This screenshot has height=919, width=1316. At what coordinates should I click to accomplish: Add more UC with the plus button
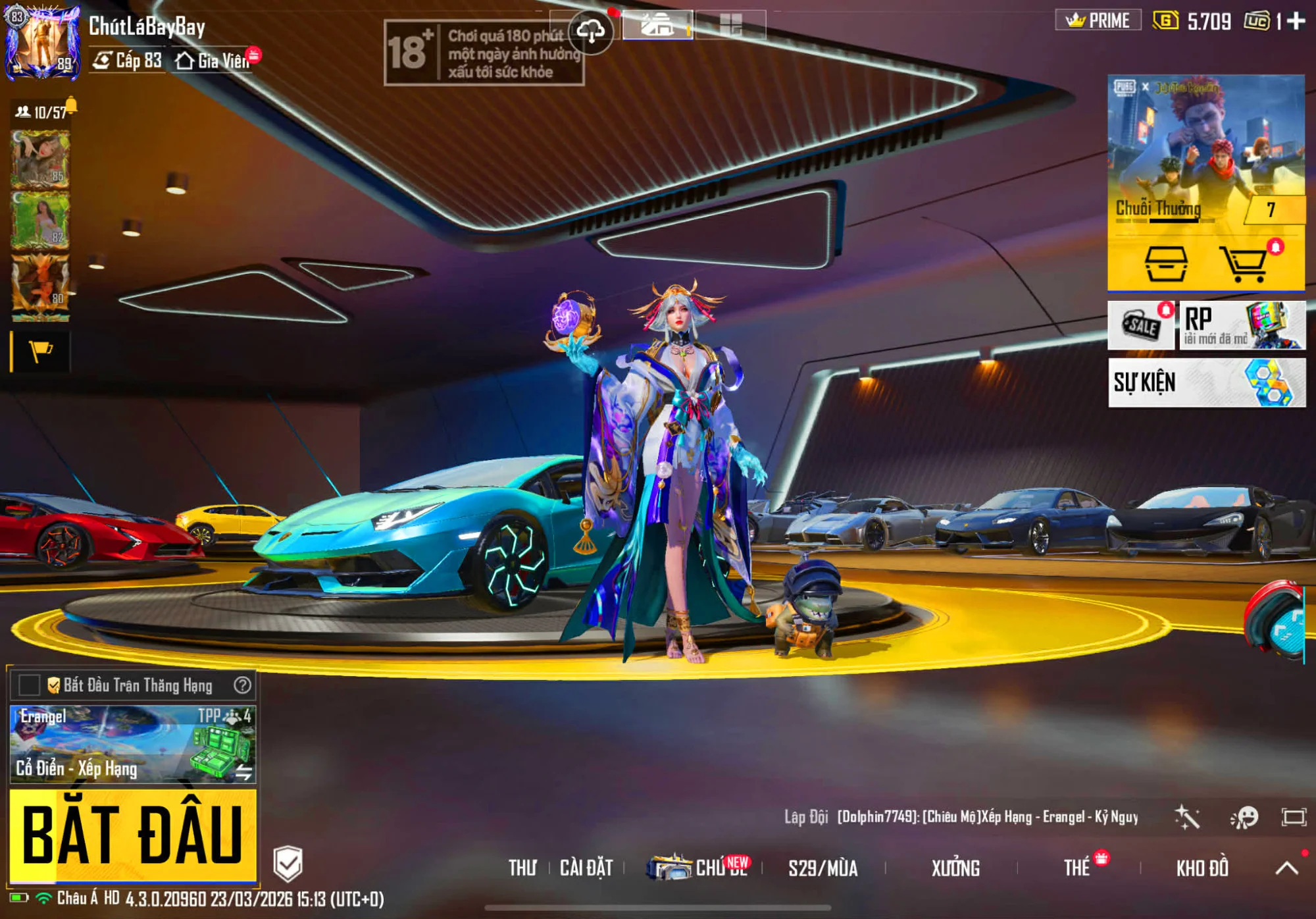click(1296, 21)
